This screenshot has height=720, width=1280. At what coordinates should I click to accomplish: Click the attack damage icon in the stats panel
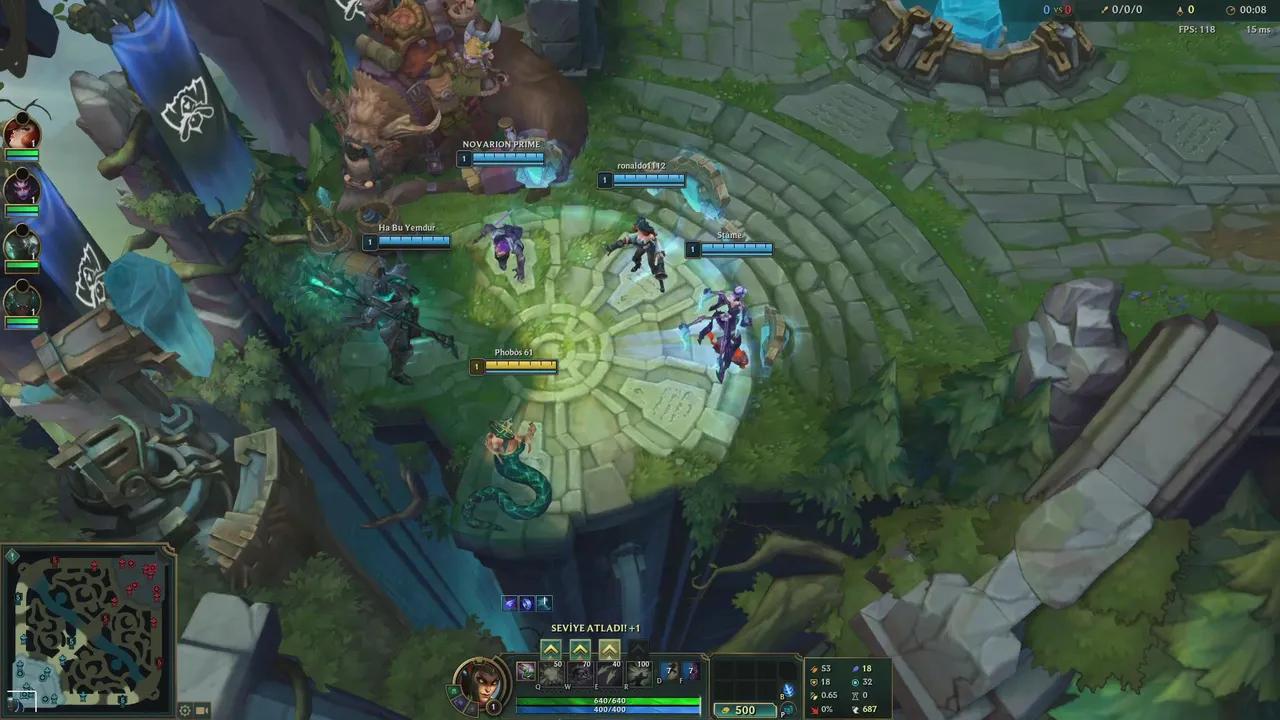814,669
